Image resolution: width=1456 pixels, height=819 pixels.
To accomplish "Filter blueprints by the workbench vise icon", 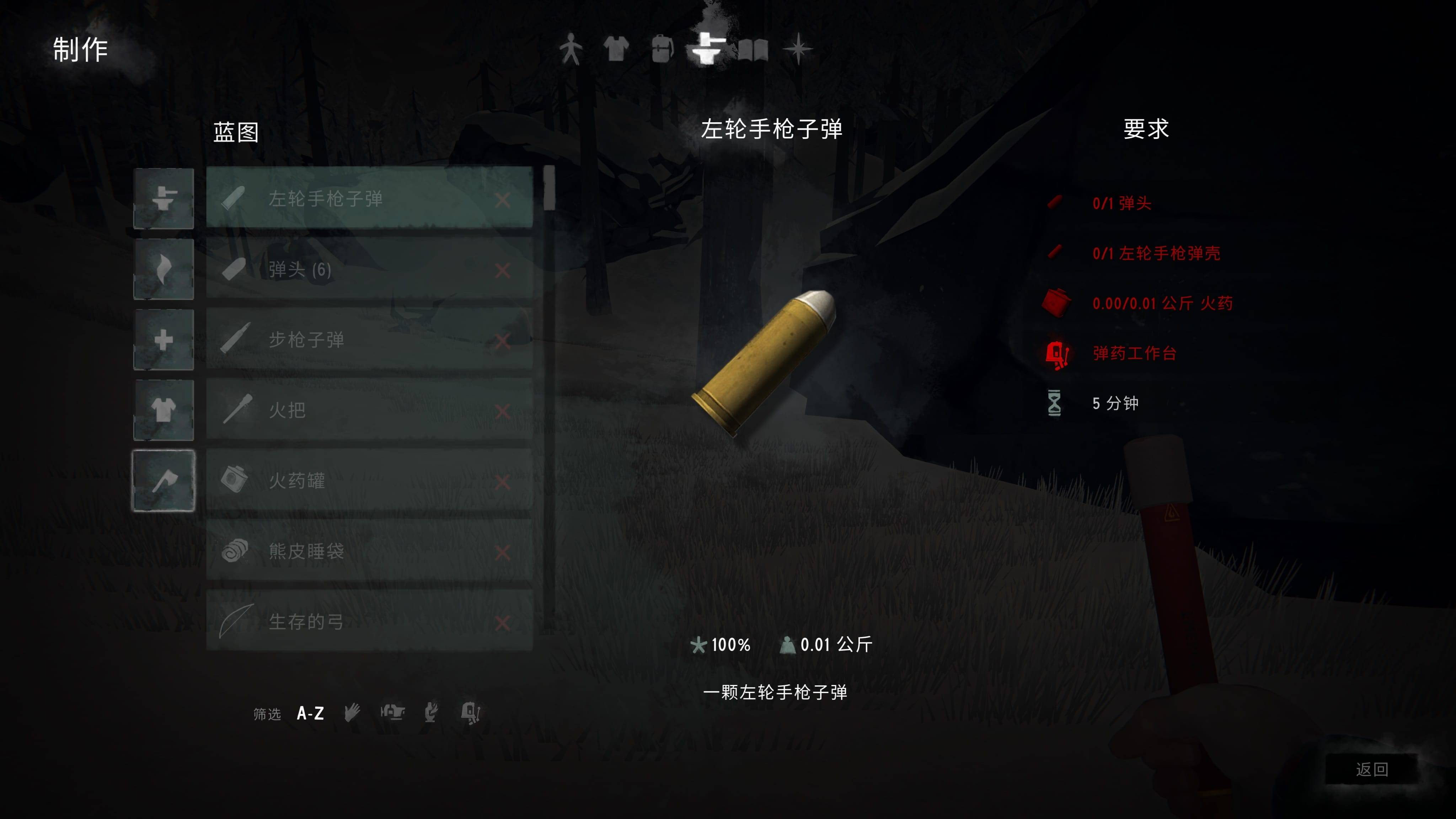I will pos(393,712).
